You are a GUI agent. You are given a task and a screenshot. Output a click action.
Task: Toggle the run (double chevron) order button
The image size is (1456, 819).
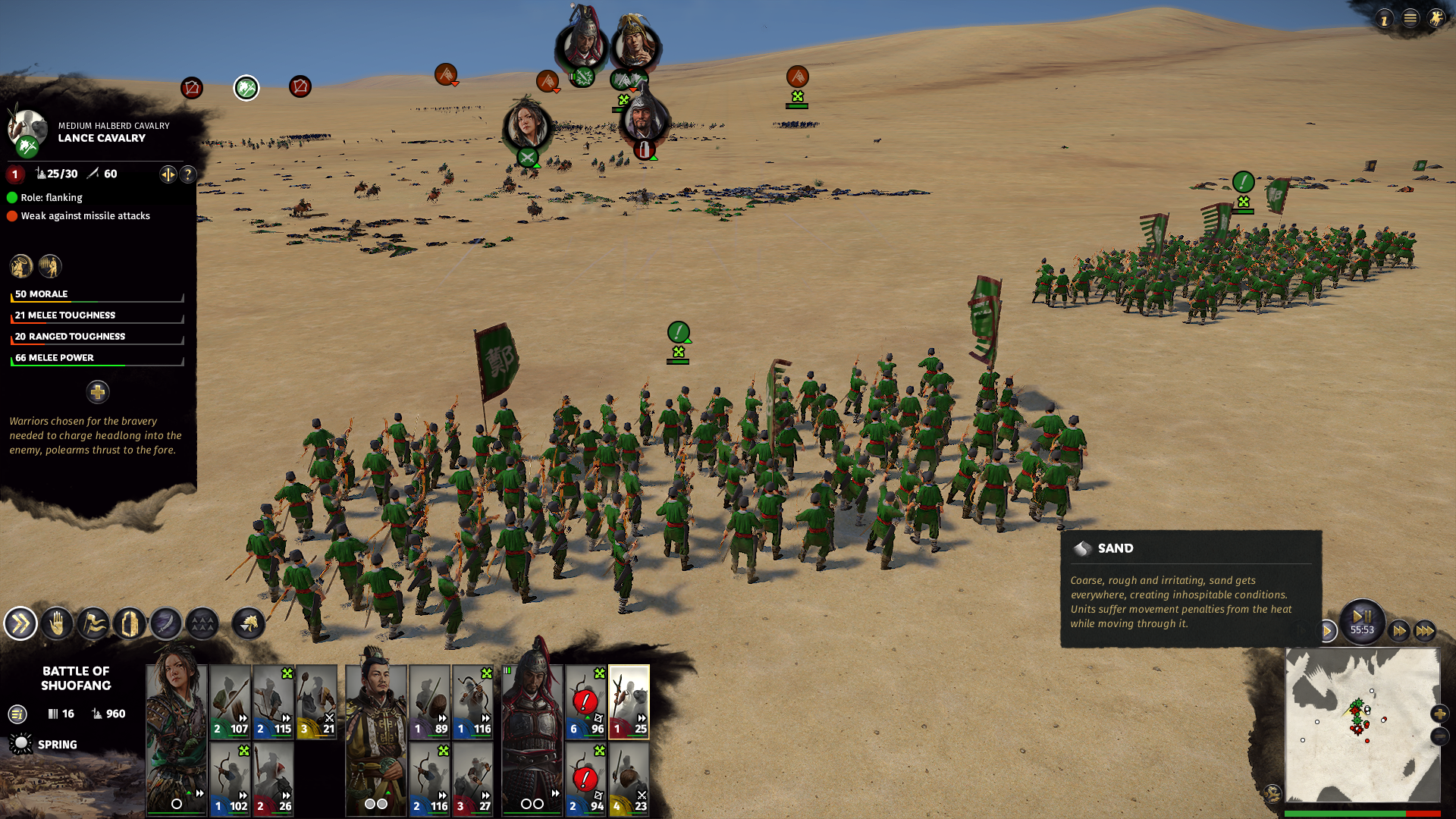pos(20,624)
